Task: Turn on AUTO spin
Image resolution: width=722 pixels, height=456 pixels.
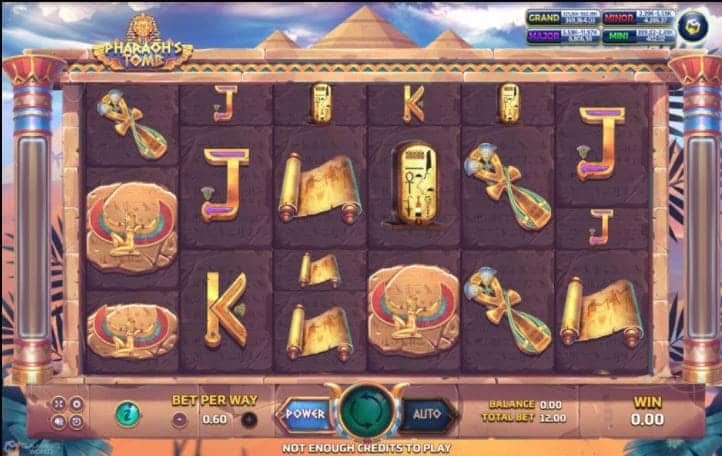Action: [427, 412]
